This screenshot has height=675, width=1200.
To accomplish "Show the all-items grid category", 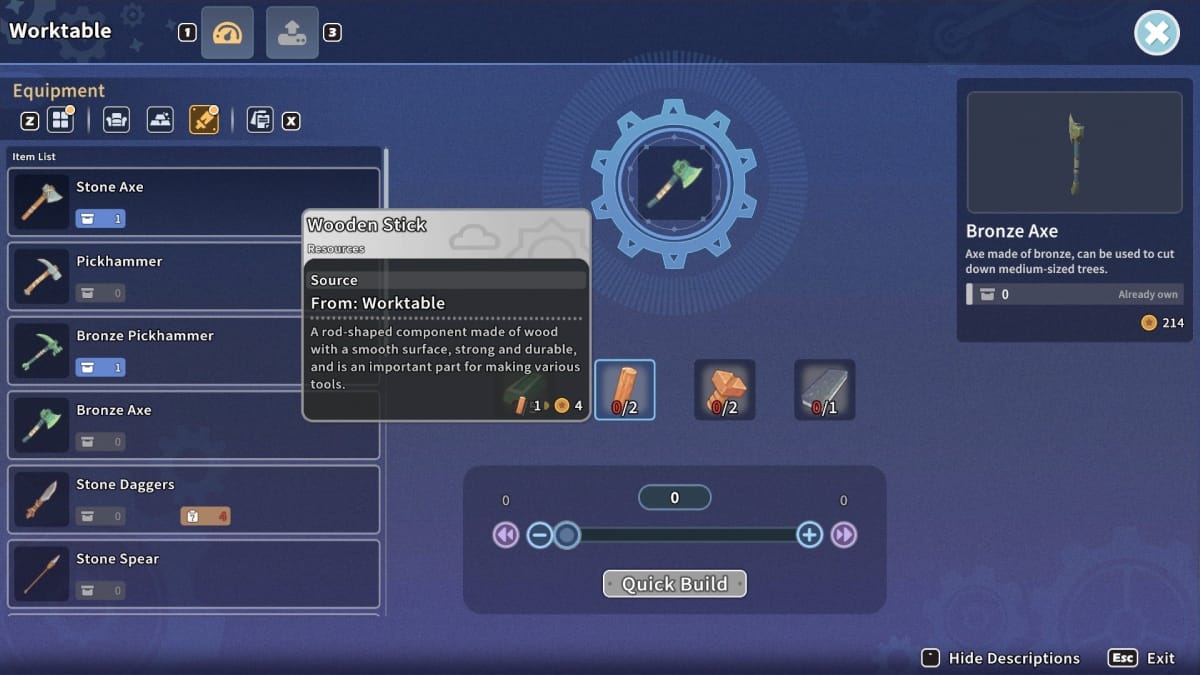I will click(x=61, y=121).
